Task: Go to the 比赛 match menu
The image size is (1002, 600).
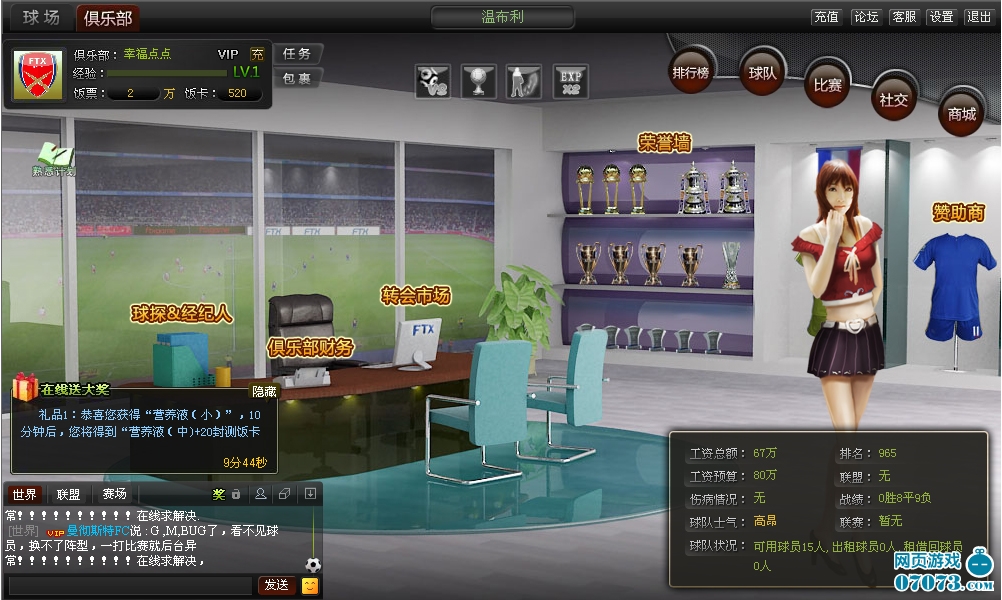Action: (x=828, y=85)
